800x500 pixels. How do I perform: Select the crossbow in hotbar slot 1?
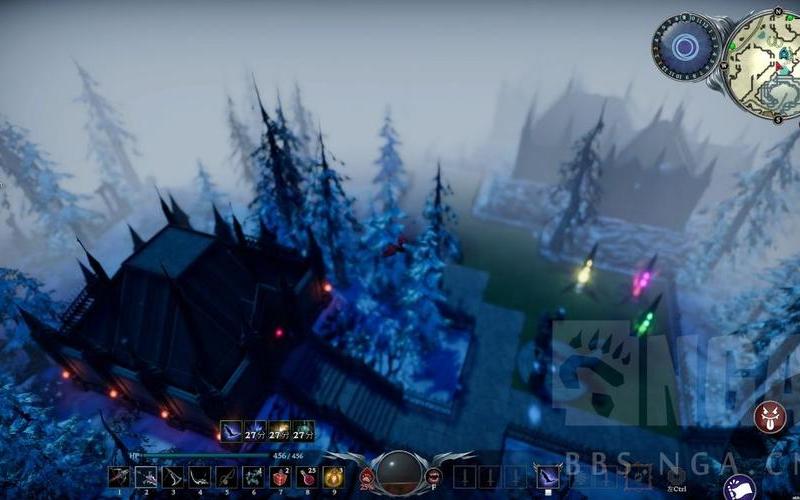(119, 477)
